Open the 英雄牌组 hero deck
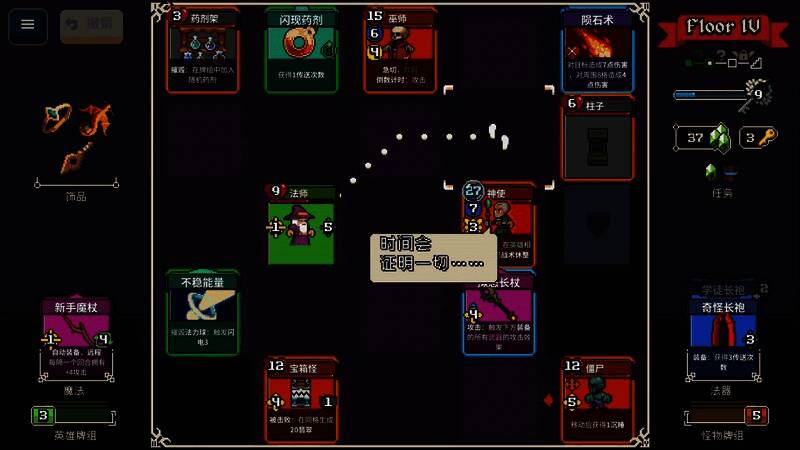Screen dimensions: 800x450 (x=77, y=415)
